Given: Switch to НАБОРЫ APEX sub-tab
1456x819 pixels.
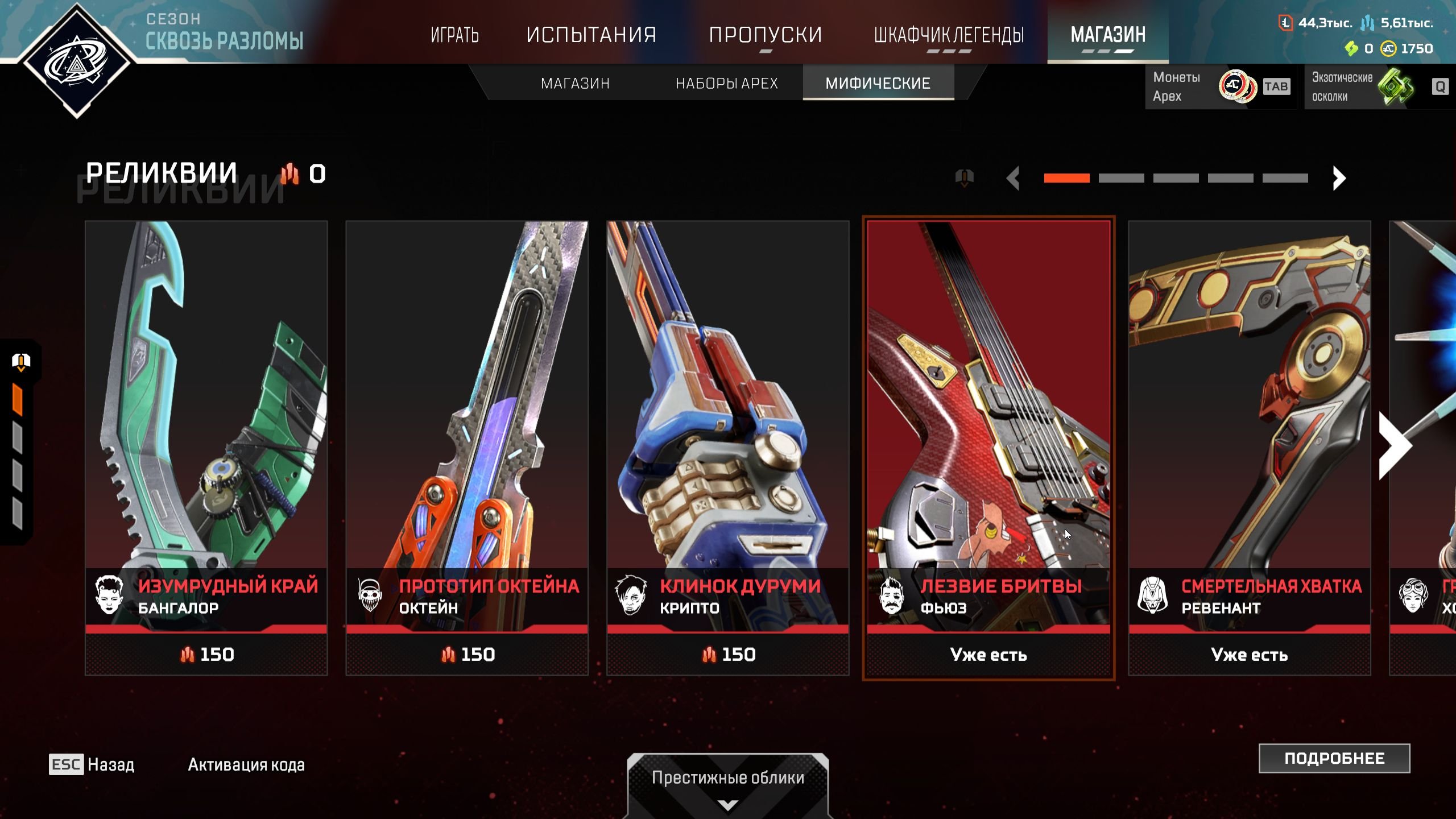Looking at the screenshot, I should (726, 84).
